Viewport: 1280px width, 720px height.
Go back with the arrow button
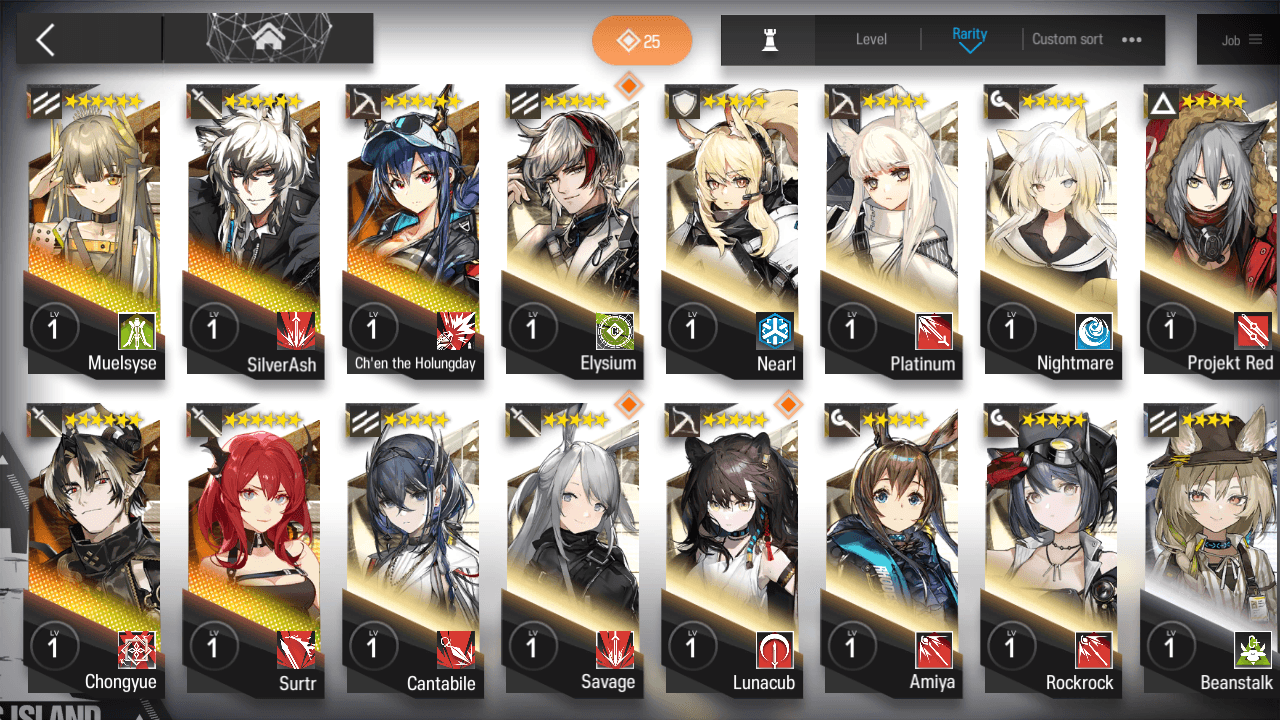46,40
